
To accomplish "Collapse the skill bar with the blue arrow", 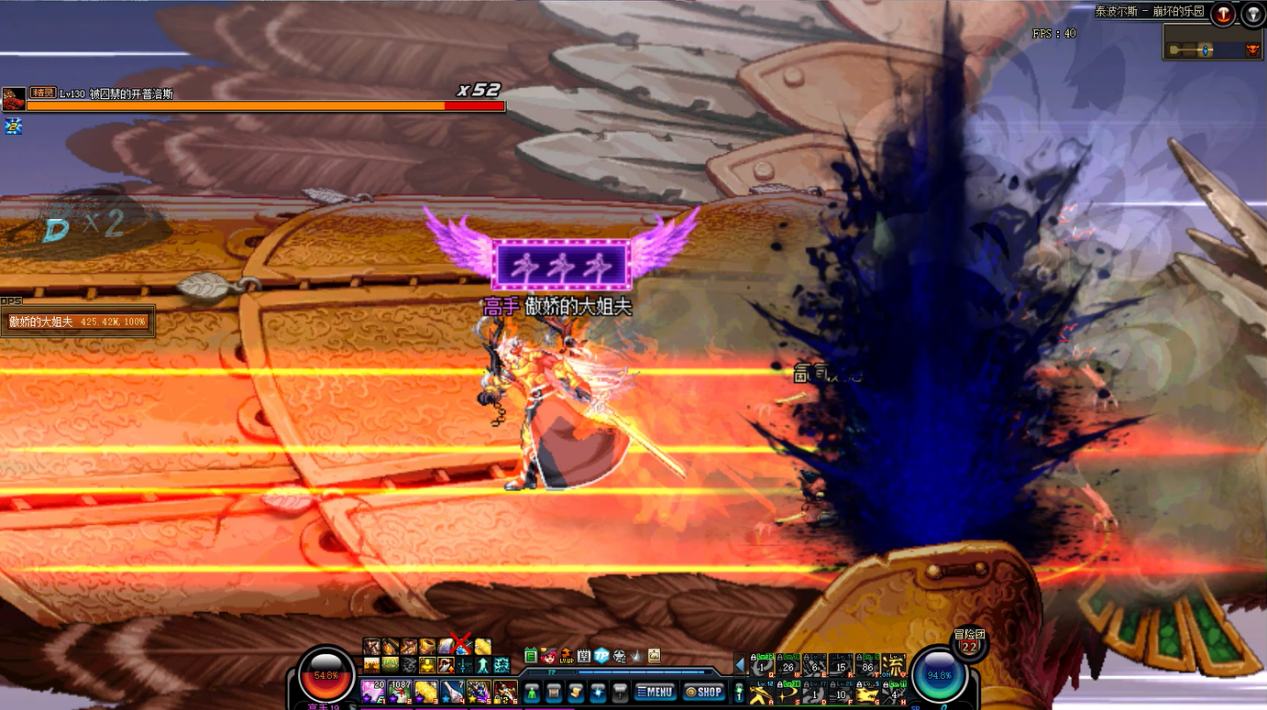I will (741, 665).
